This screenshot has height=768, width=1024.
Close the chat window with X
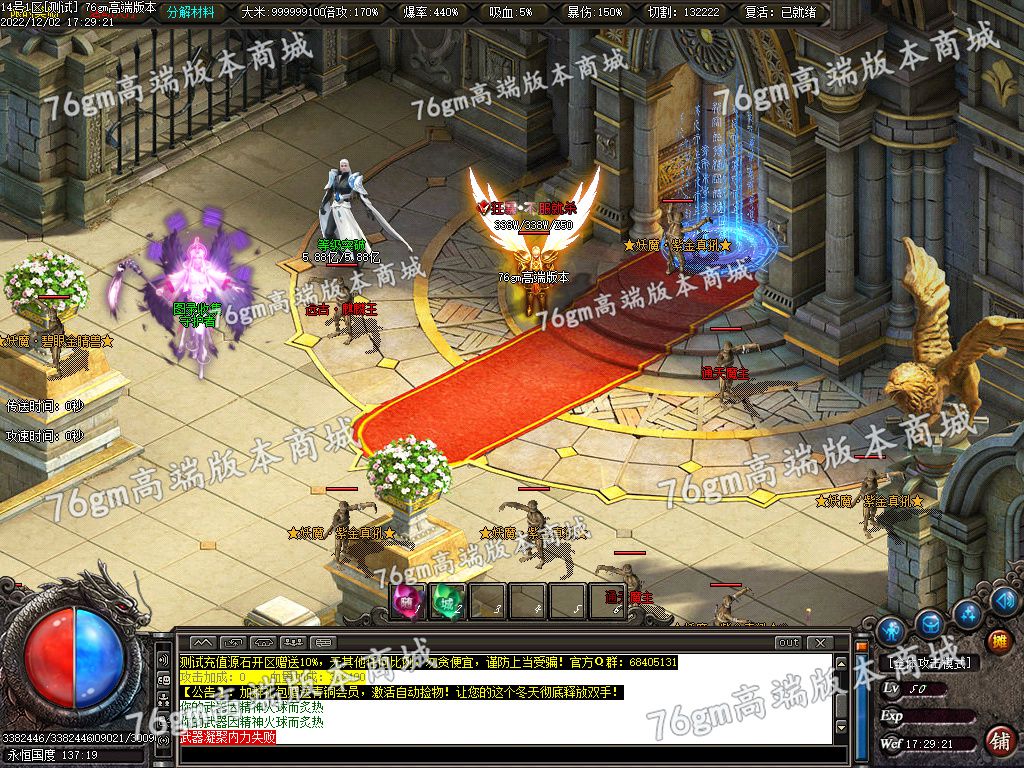pyautogui.click(x=820, y=642)
